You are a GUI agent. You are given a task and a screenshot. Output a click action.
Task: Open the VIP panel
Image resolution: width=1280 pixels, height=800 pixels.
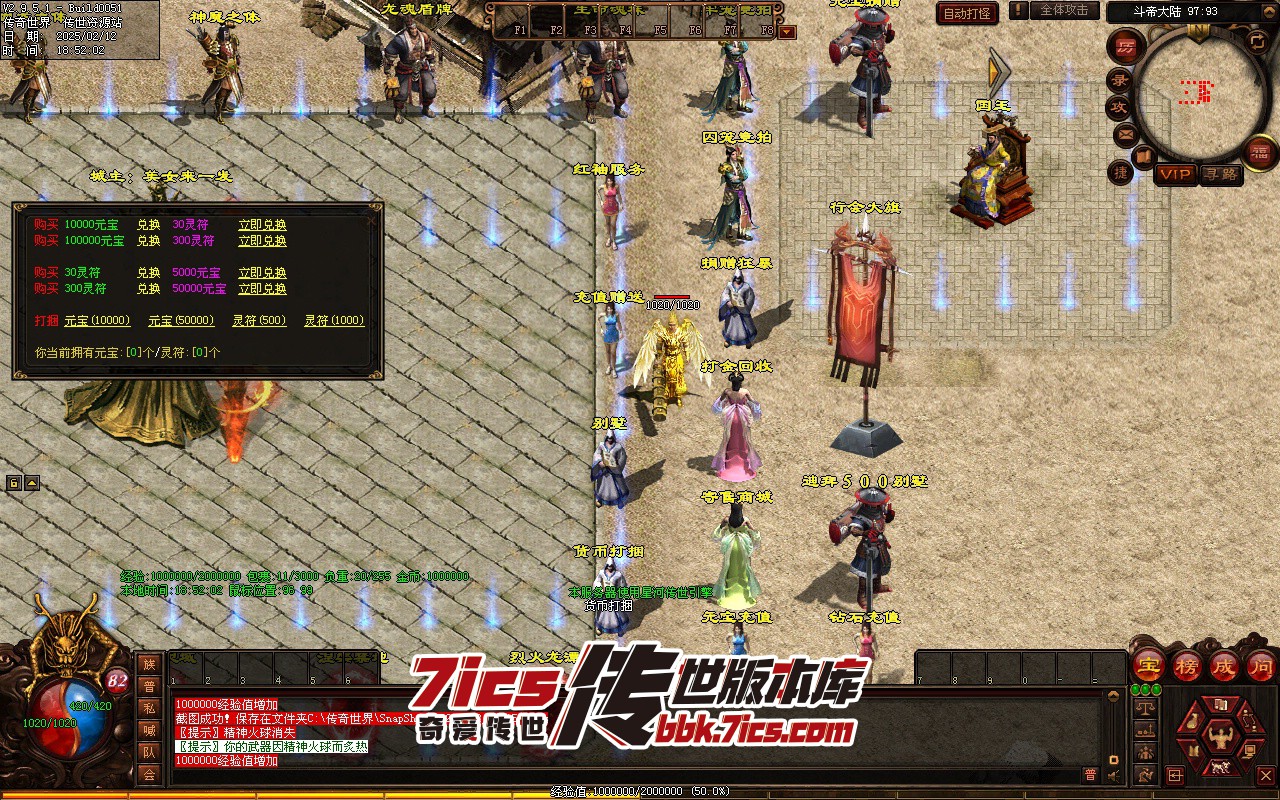coord(1175,174)
